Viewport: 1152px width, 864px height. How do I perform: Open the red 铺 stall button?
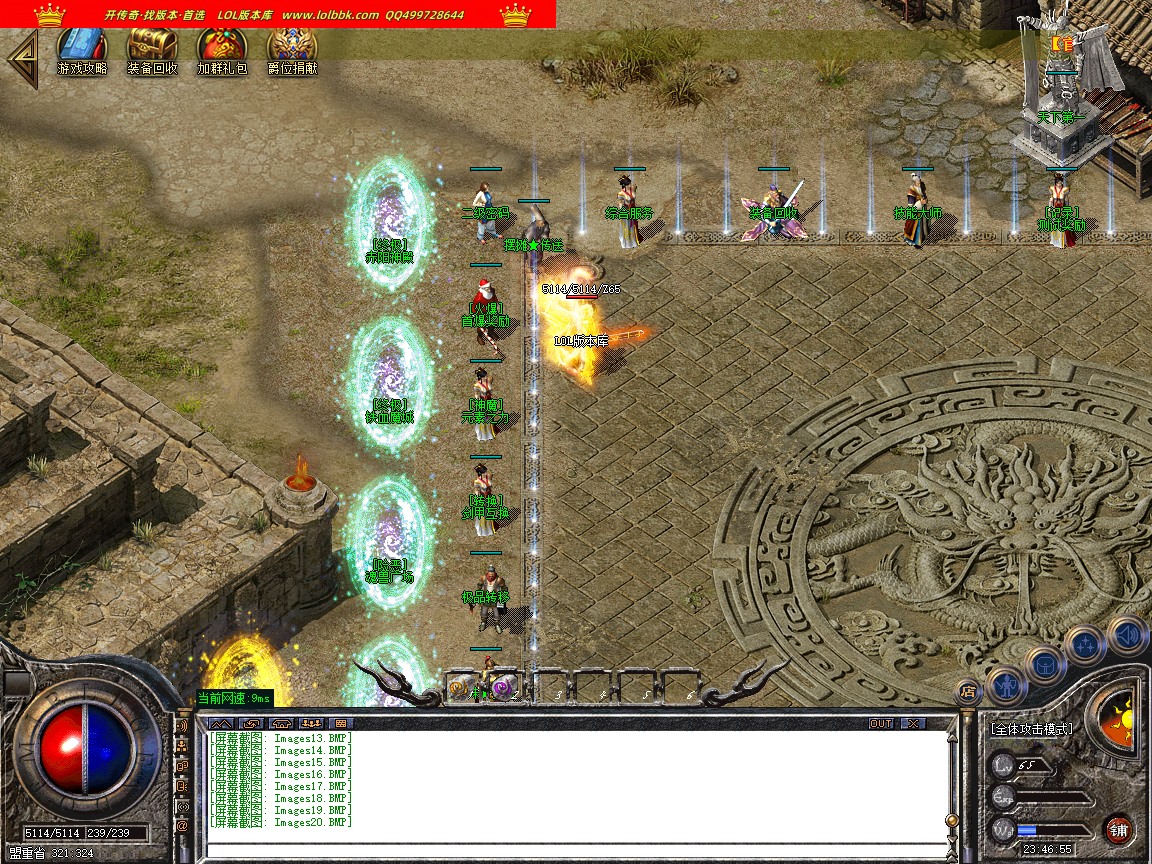coord(1118,829)
